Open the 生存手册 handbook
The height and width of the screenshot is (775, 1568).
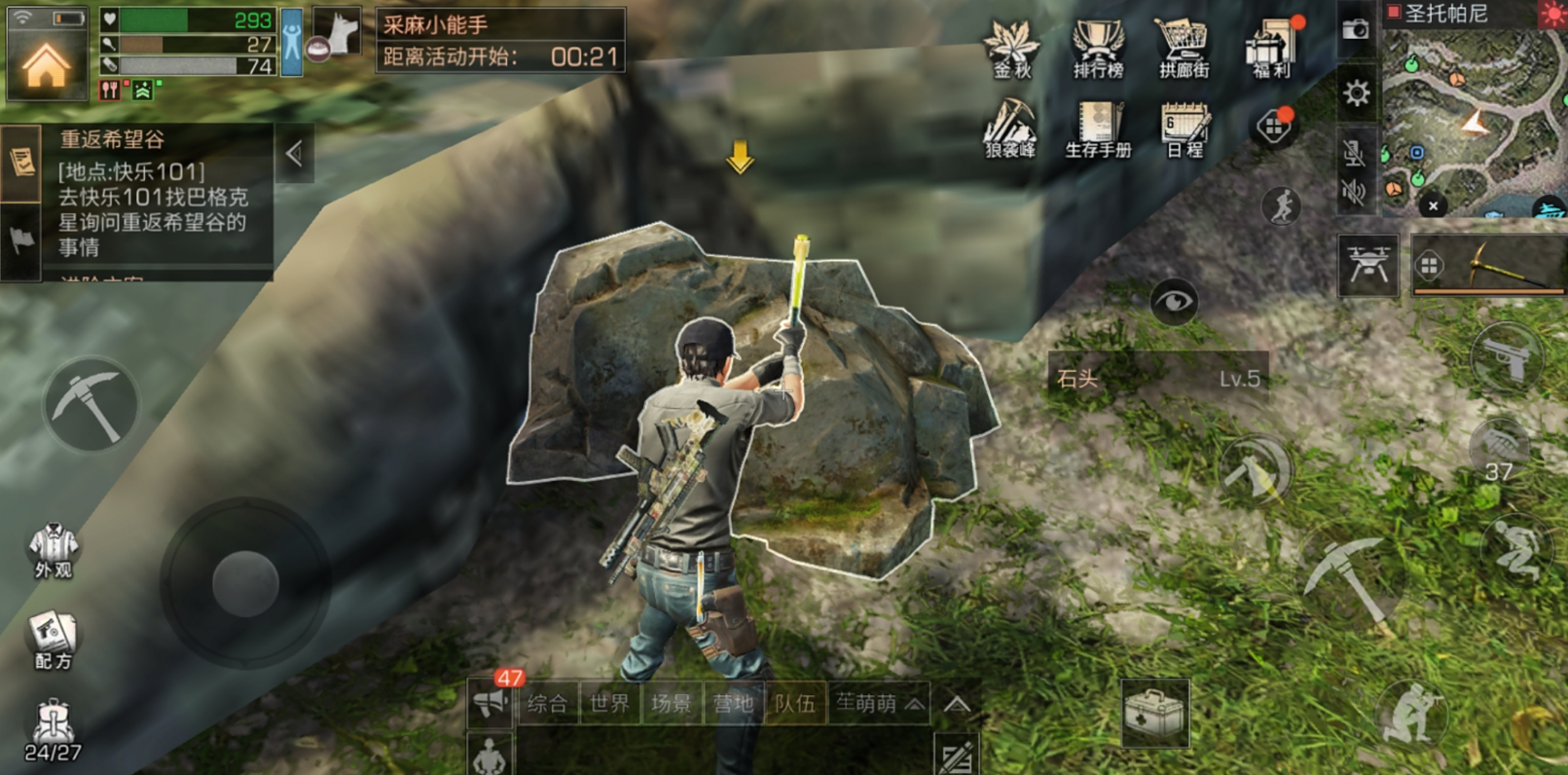1098,129
